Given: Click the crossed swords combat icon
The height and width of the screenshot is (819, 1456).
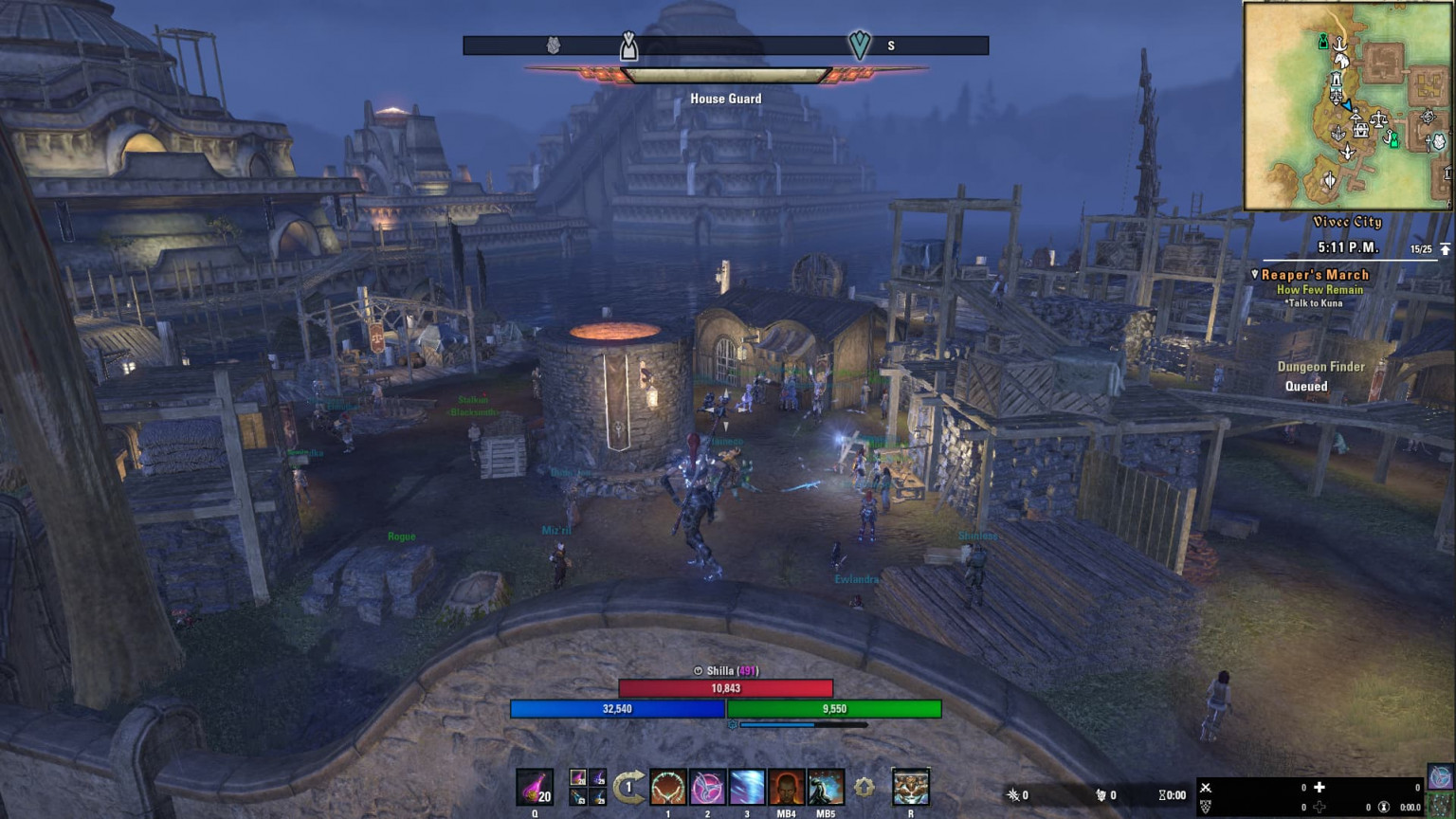Looking at the screenshot, I should [1205, 789].
